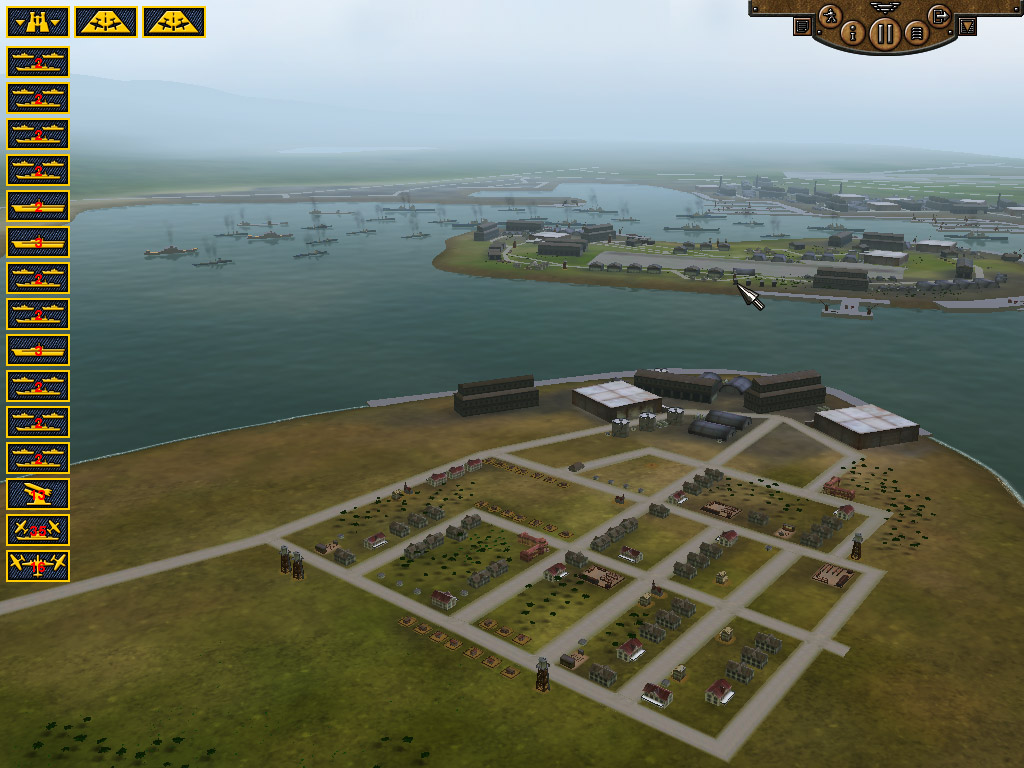Select the anti-aircraft gun group numbered 13

[x=38, y=493]
